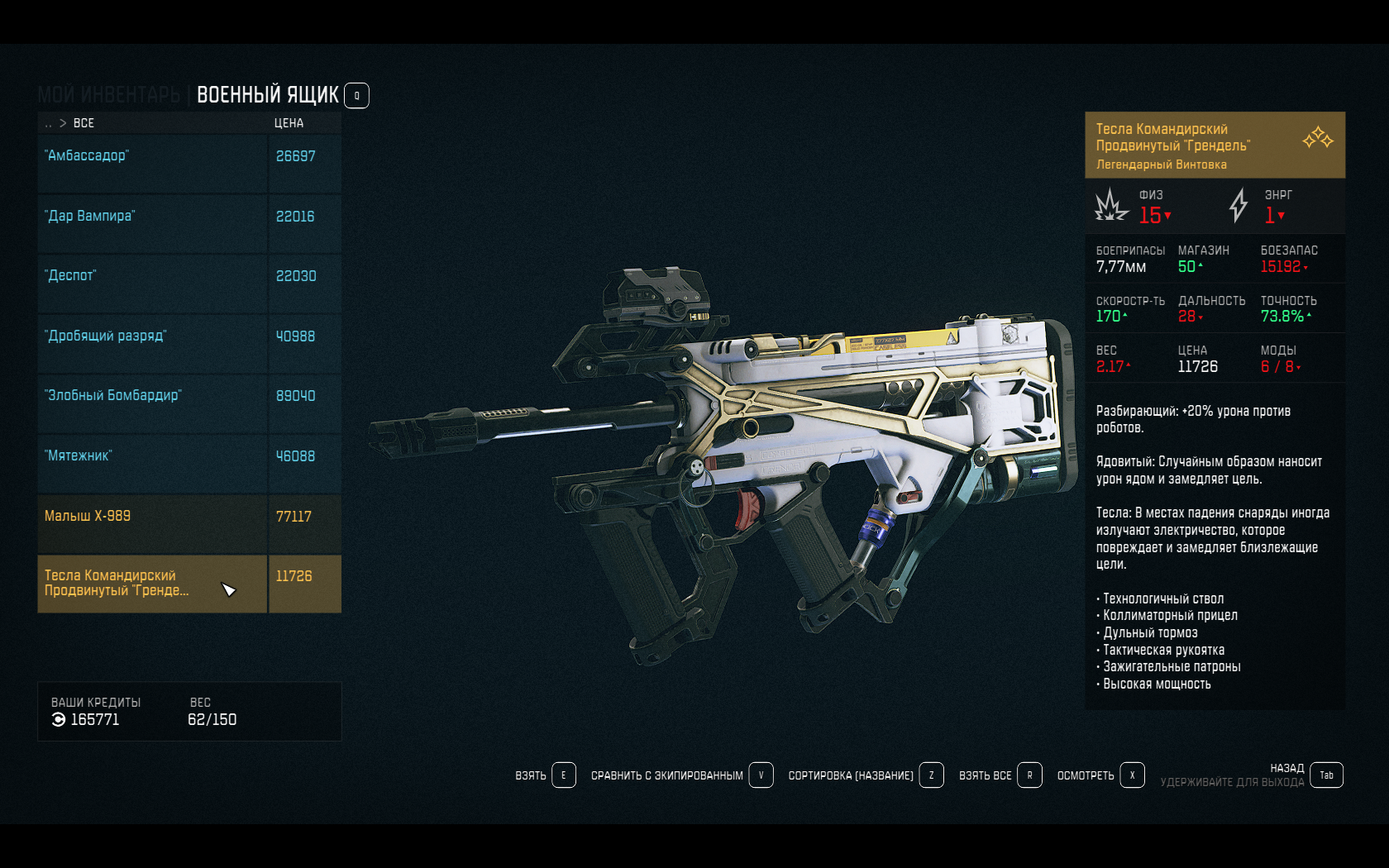This screenshot has height=868, width=1389.
Task: Sort the list by Цена column header
Action: (289, 123)
